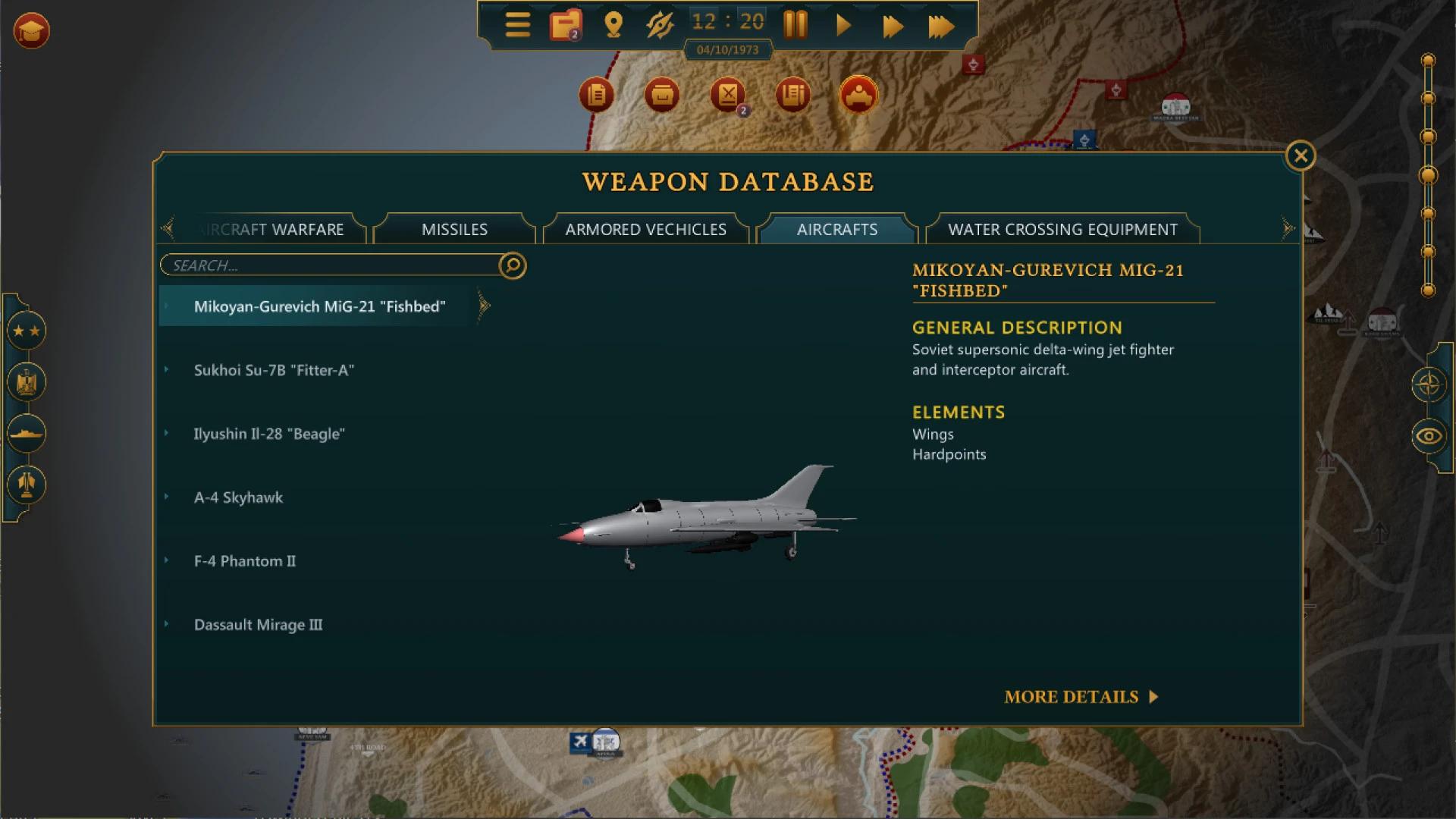Click inside the weapon search field
Image resolution: width=1456 pixels, height=819 pixels.
[318, 265]
